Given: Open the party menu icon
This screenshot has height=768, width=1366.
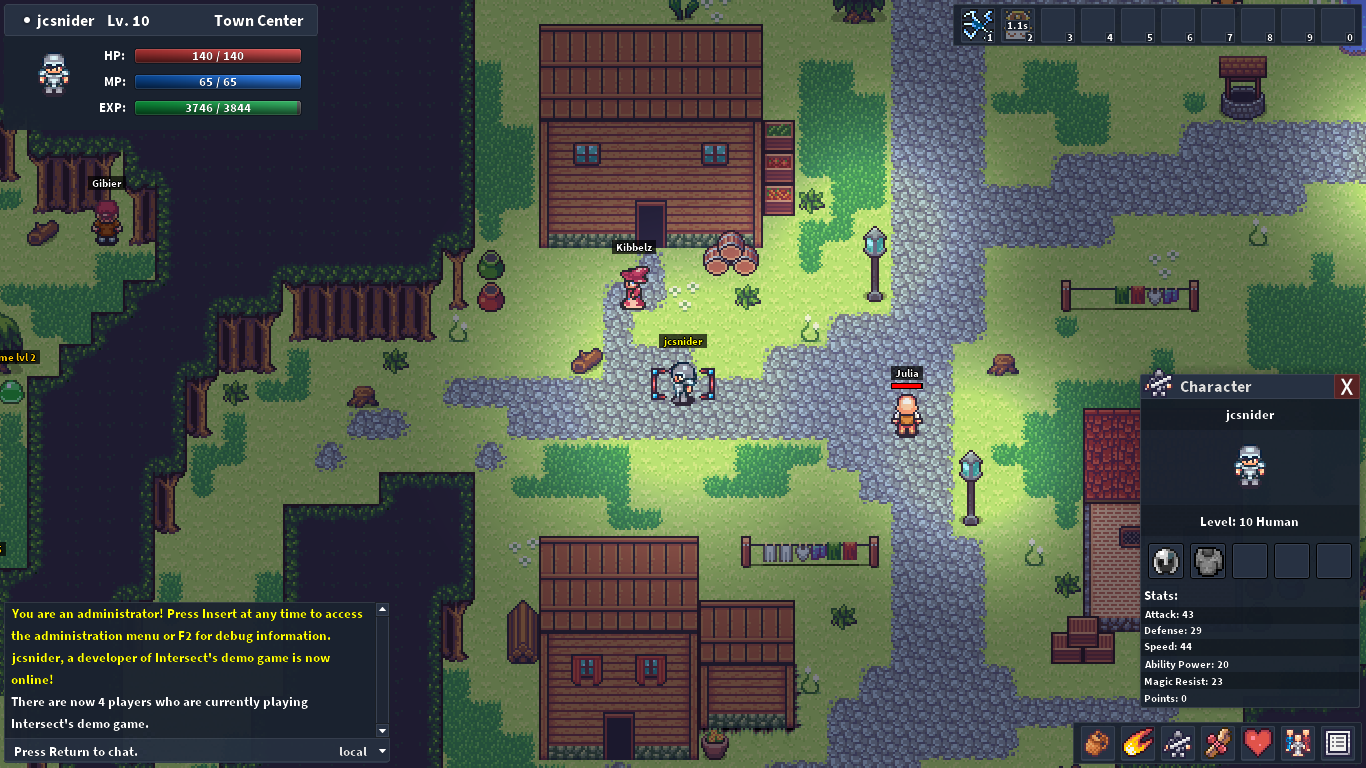Looking at the screenshot, I should [x=1297, y=743].
